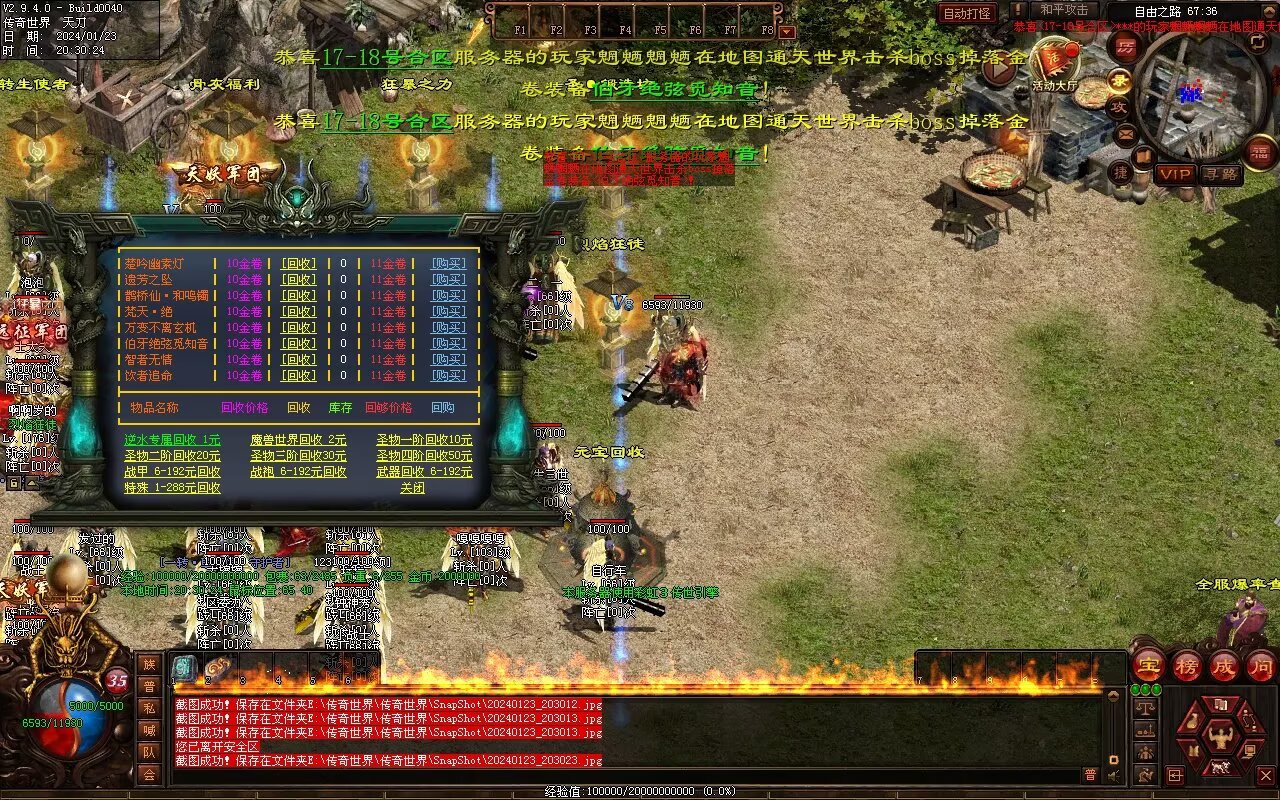The width and height of the screenshot is (1280, 800).
Task: Click the 福 welfare button
Action: (1261, 151)
